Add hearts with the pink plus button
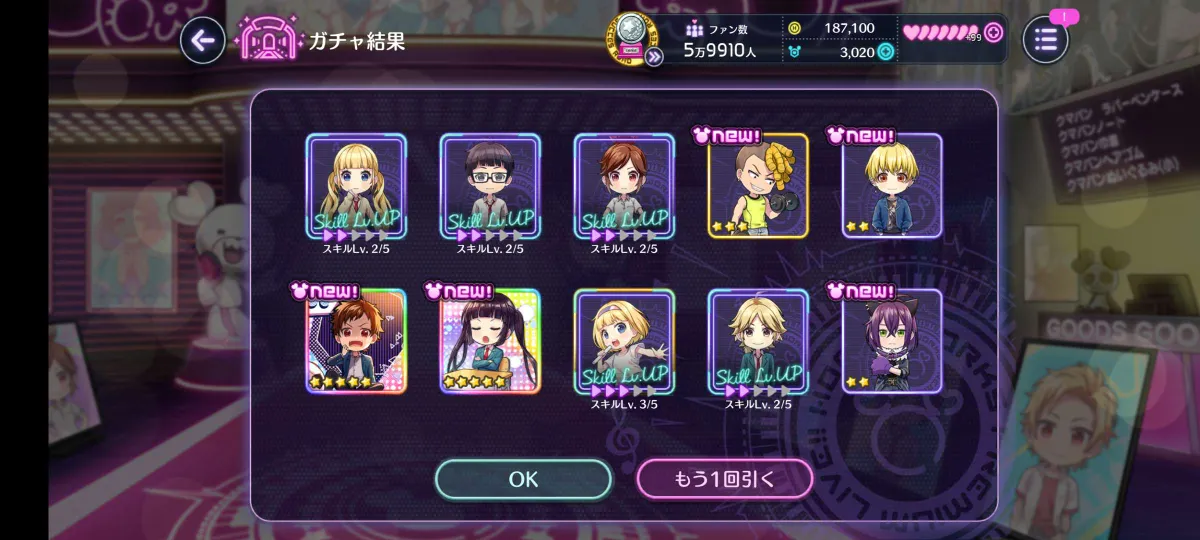This screenshot has width=1200, height=540. (993, 32)
